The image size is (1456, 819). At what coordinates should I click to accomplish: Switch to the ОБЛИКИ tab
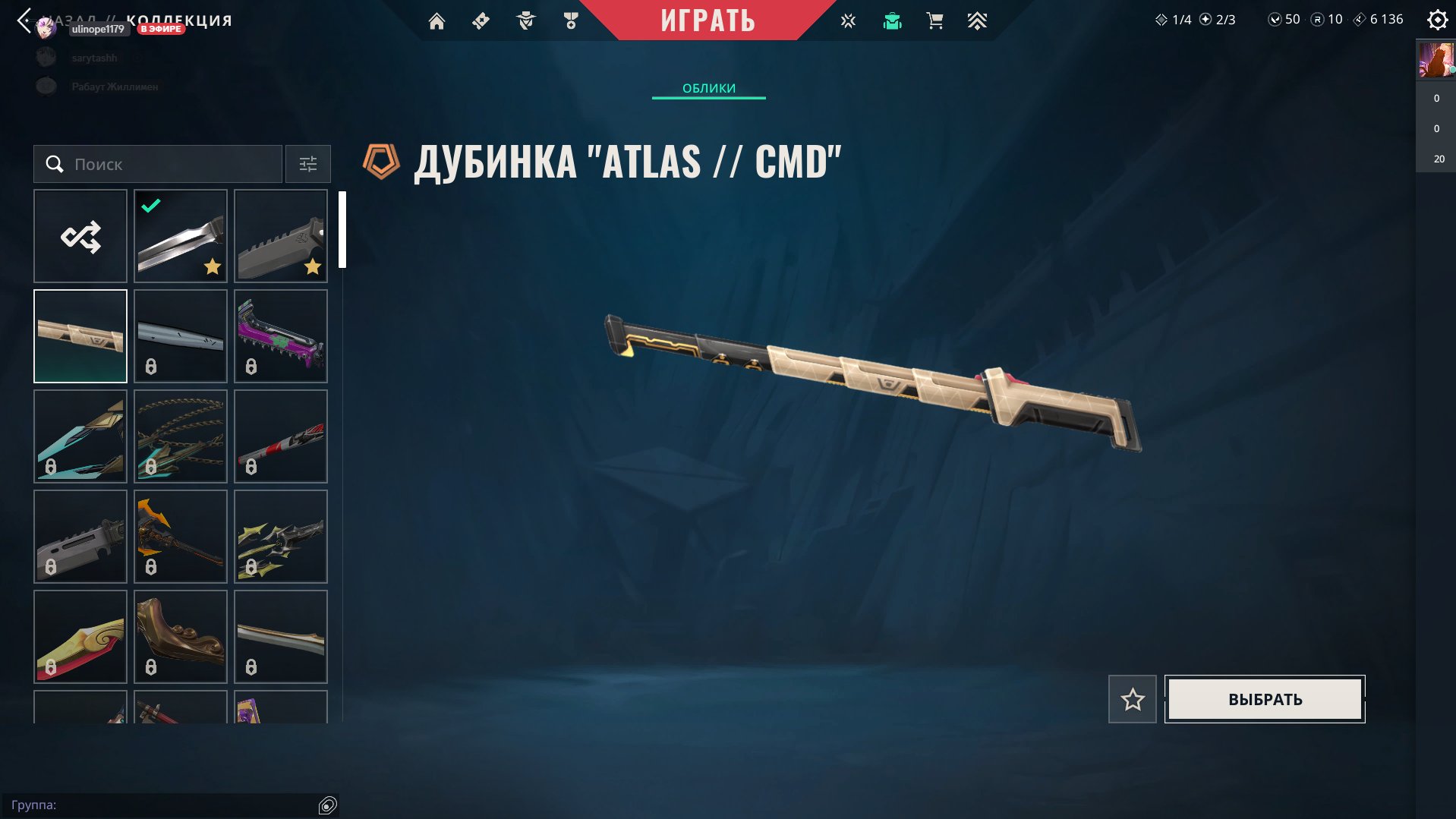[708, 88]
